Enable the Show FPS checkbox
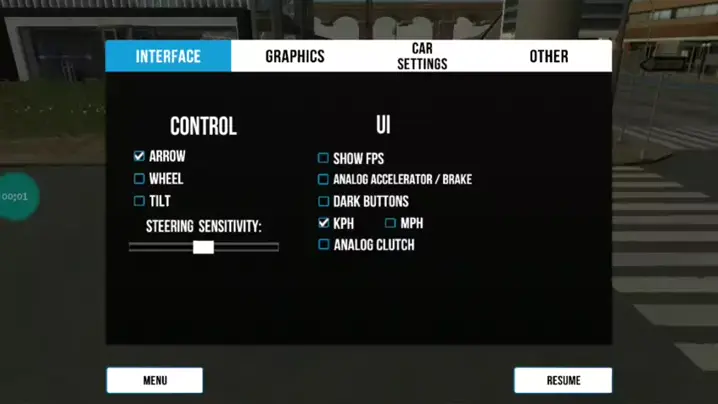The image size is (718, 404). pos(323,158)
